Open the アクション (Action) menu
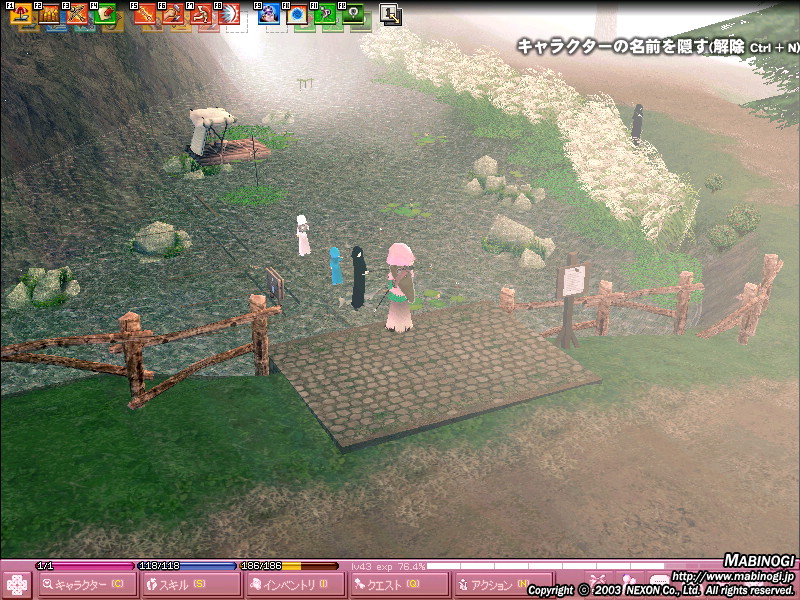The width and height of the screenshot is (800, 600). pos(490,585)
